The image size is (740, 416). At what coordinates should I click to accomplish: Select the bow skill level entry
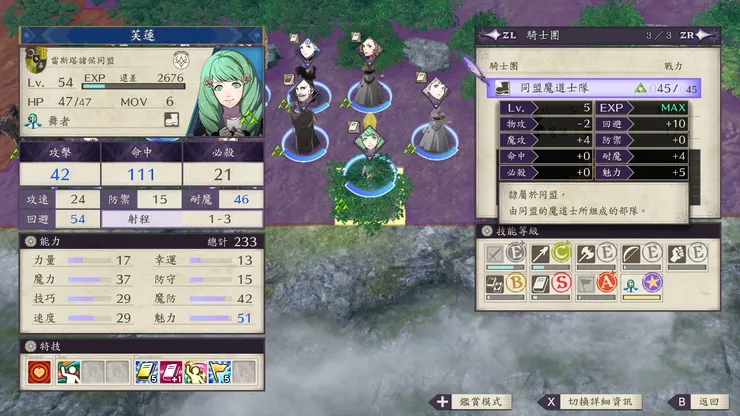pyautogui.click(x=640, y=255)
